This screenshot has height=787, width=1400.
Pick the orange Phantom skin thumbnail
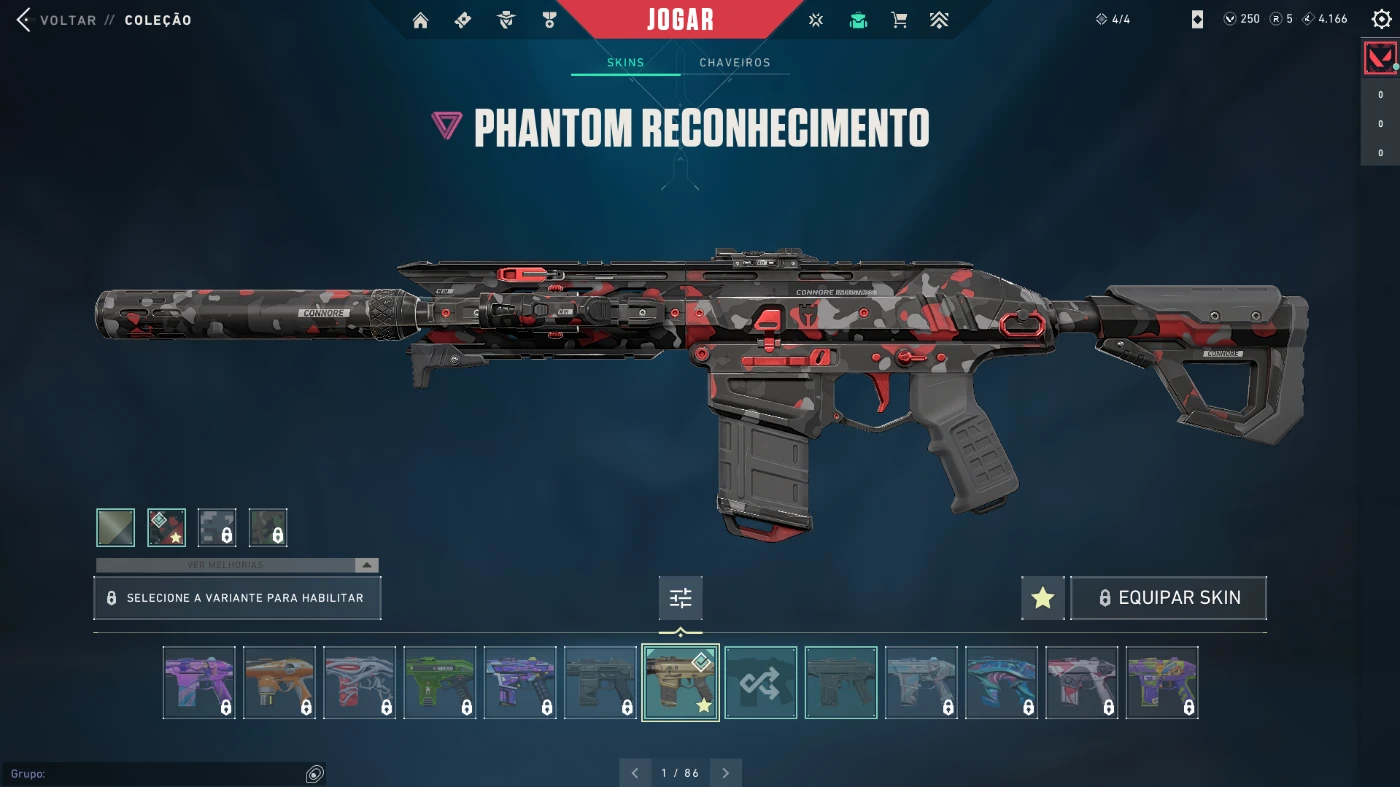[x=279, y=683]
